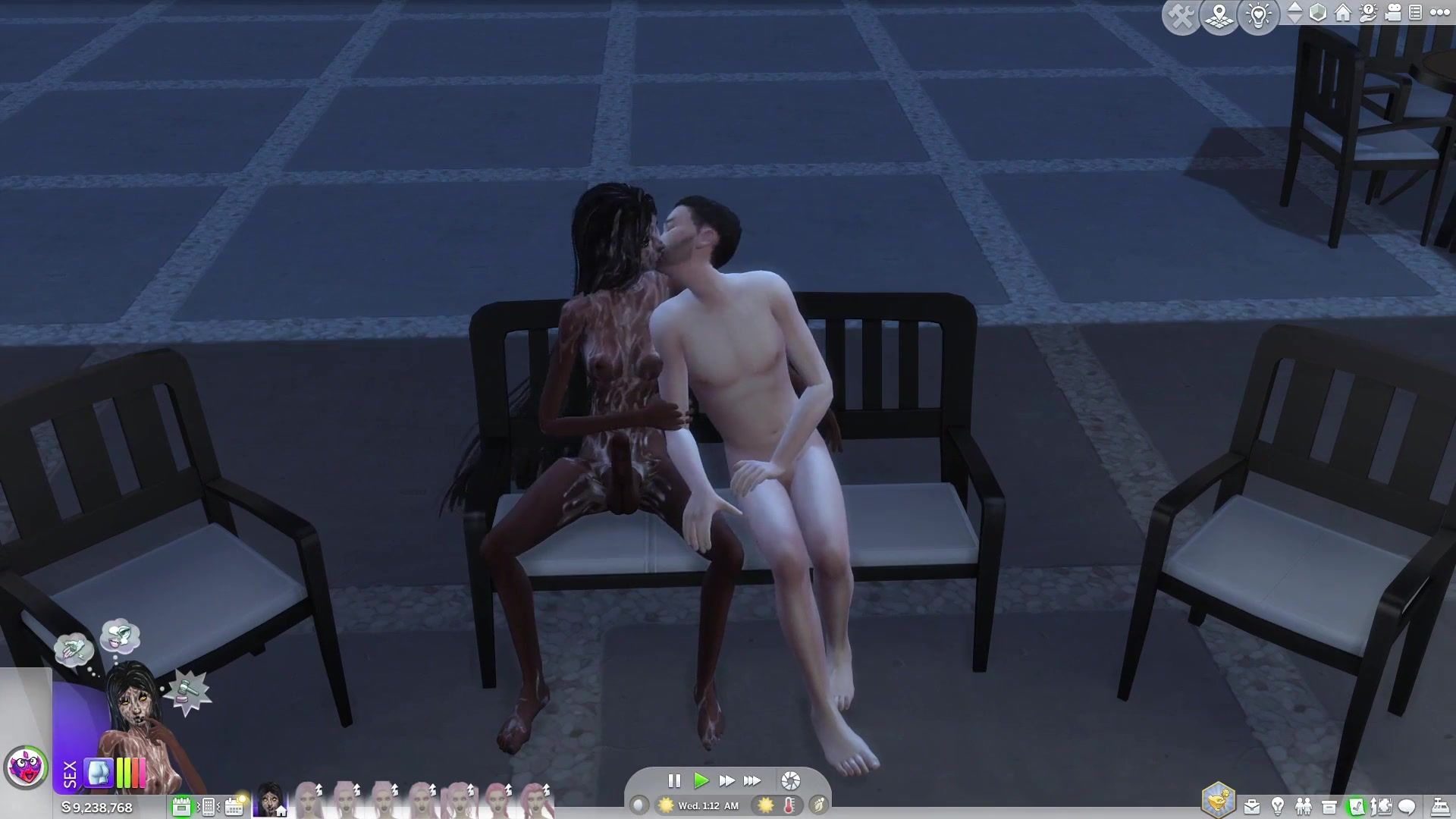Open the calendar icon with yellow notification
Viewport: 1456px width, 819px height.
[x=234, y=806]
